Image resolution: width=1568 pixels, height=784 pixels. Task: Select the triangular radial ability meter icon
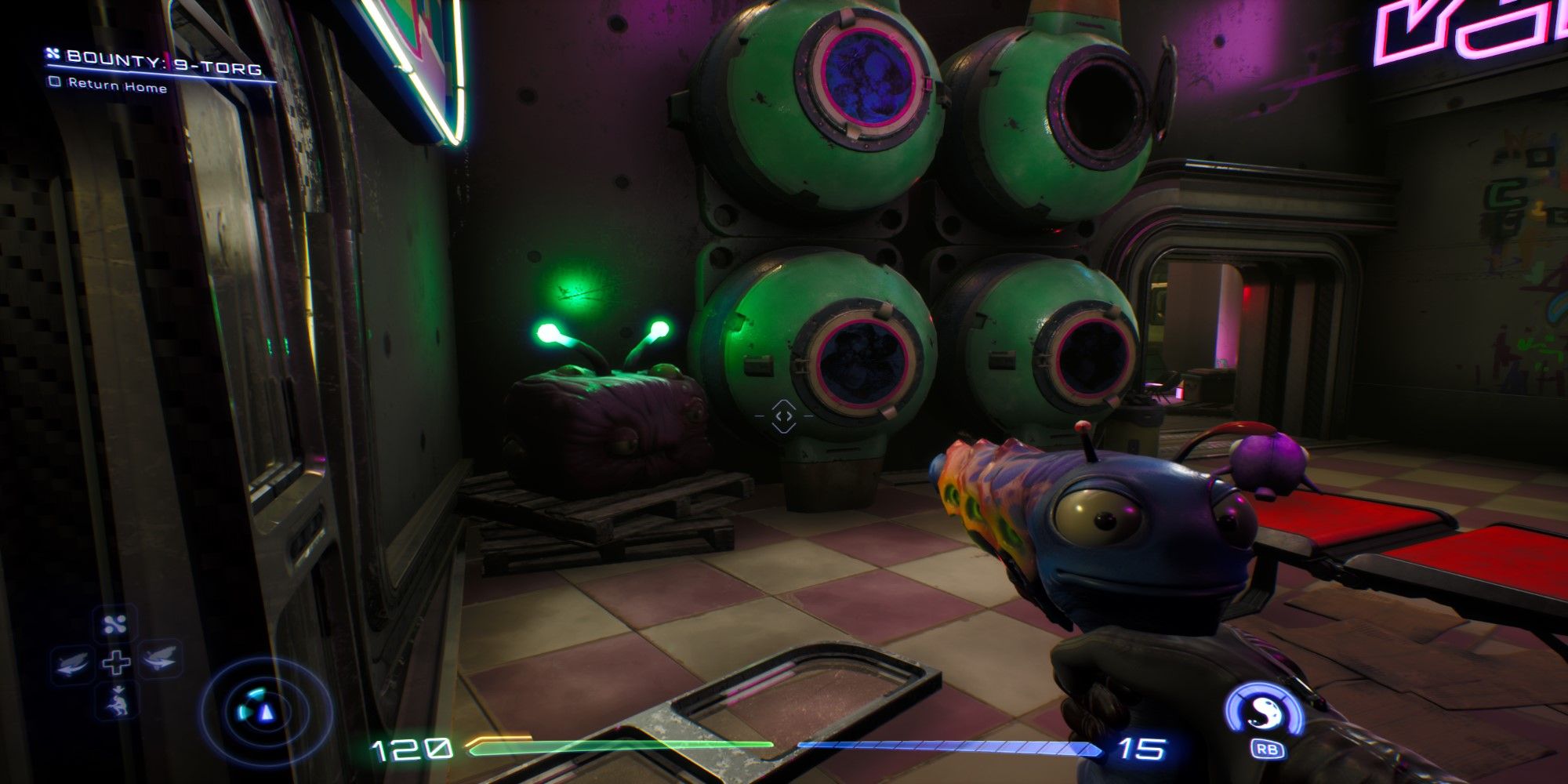(266, 713)
